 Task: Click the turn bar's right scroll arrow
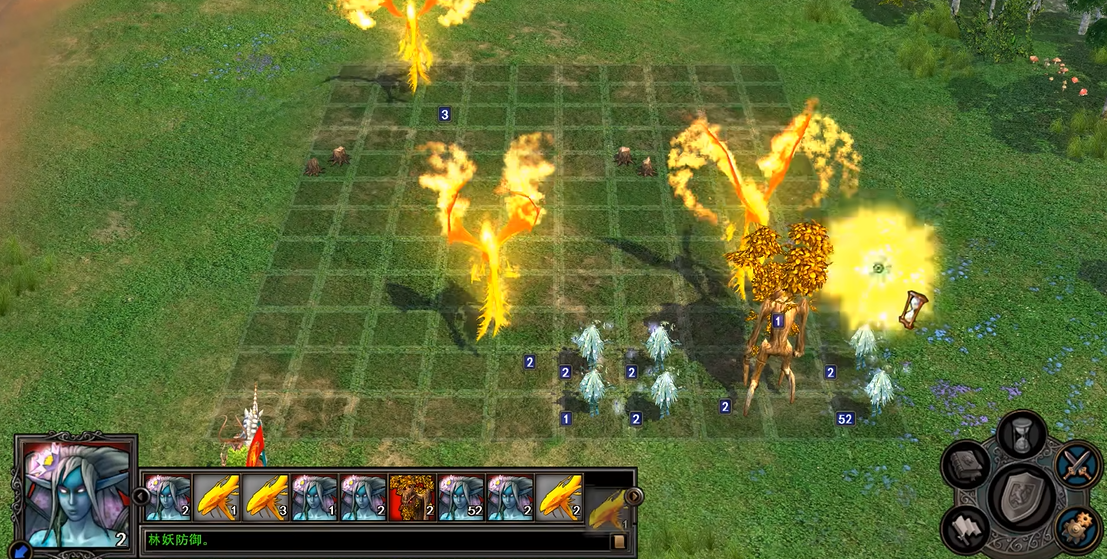633,496
